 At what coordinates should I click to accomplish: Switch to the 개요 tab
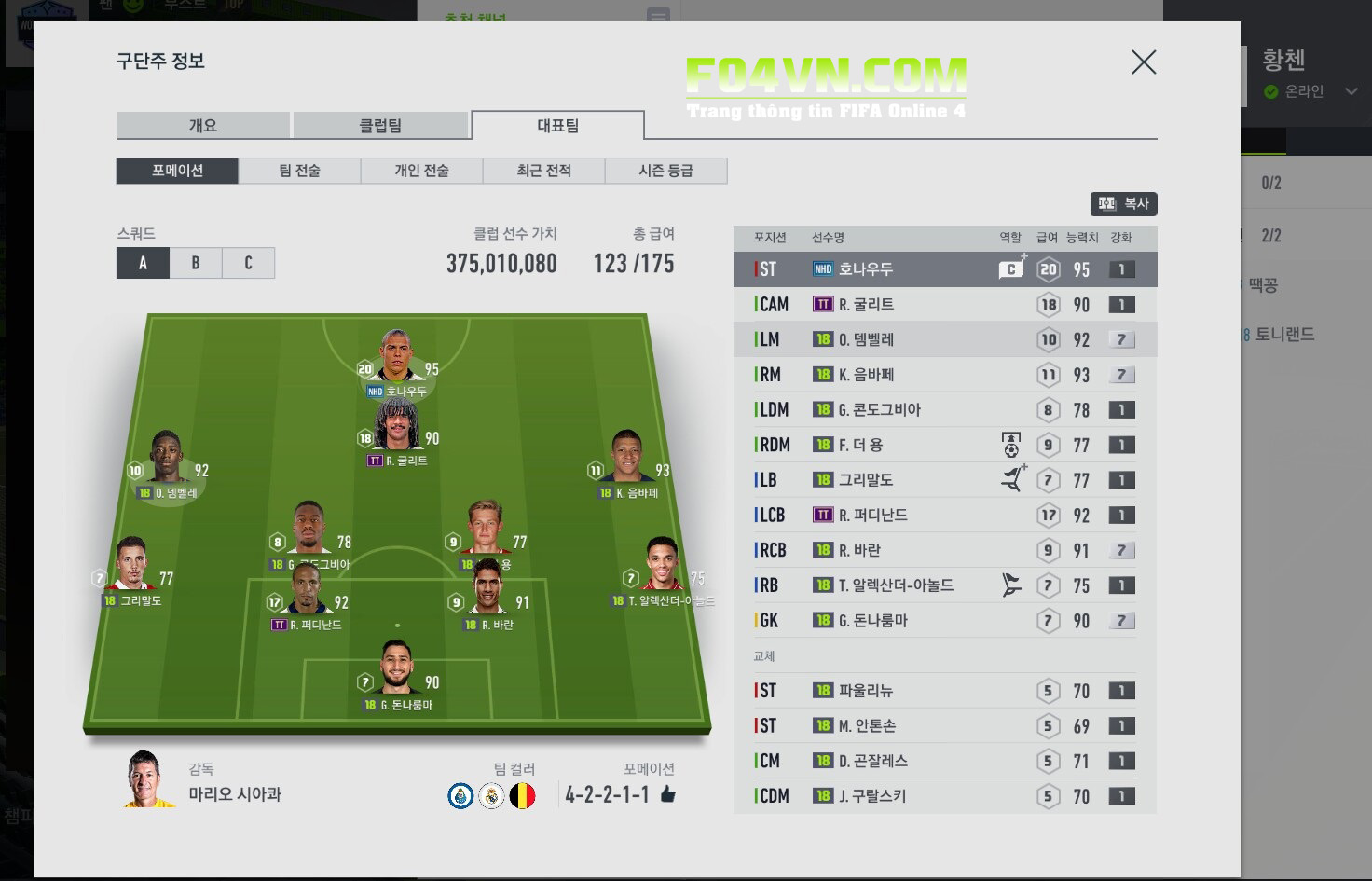pos(202,126)
